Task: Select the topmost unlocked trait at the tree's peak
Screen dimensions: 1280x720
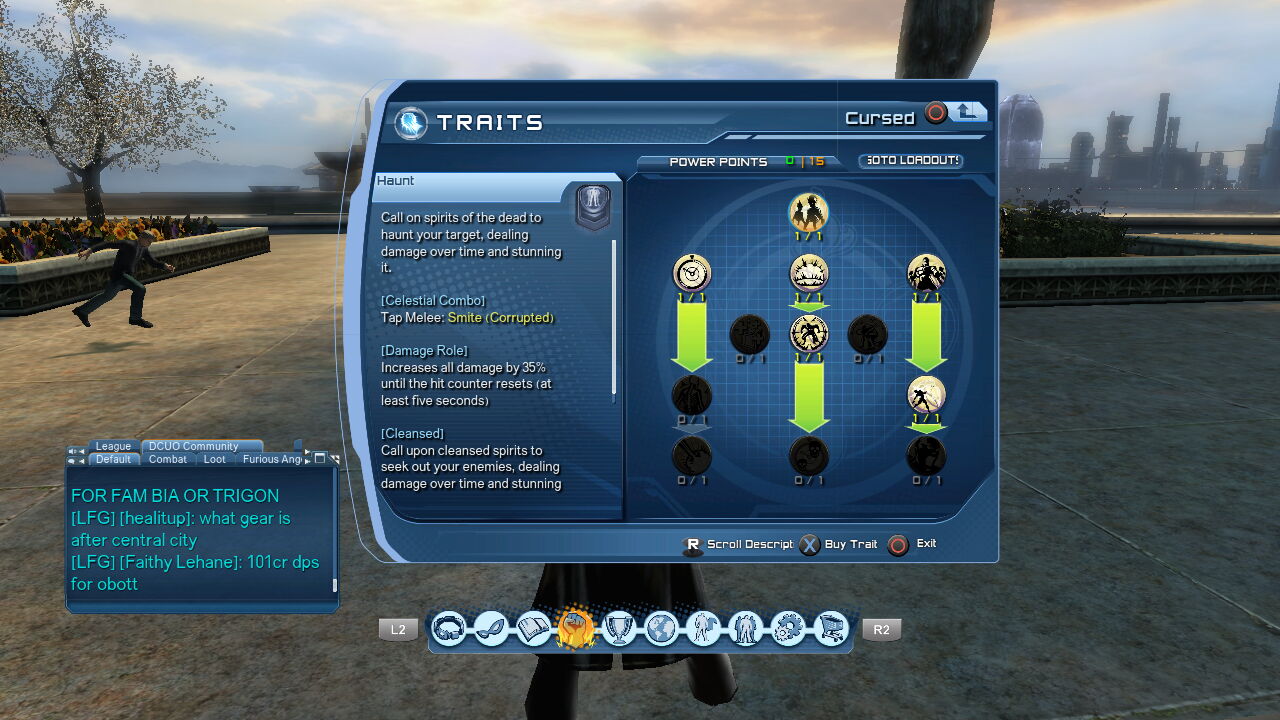Action: click(808, 212)
